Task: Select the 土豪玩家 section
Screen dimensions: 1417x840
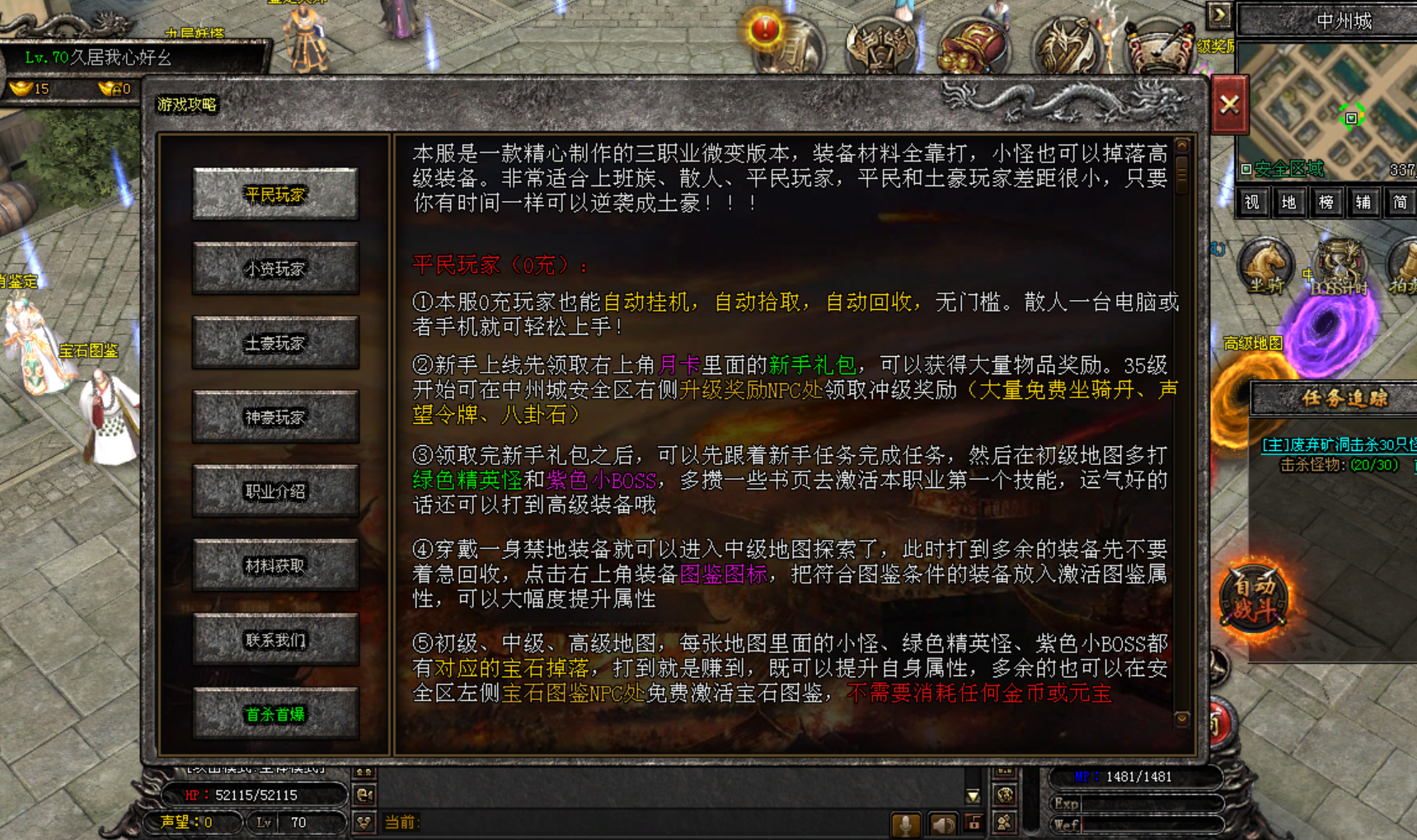Action: [274, 343]
